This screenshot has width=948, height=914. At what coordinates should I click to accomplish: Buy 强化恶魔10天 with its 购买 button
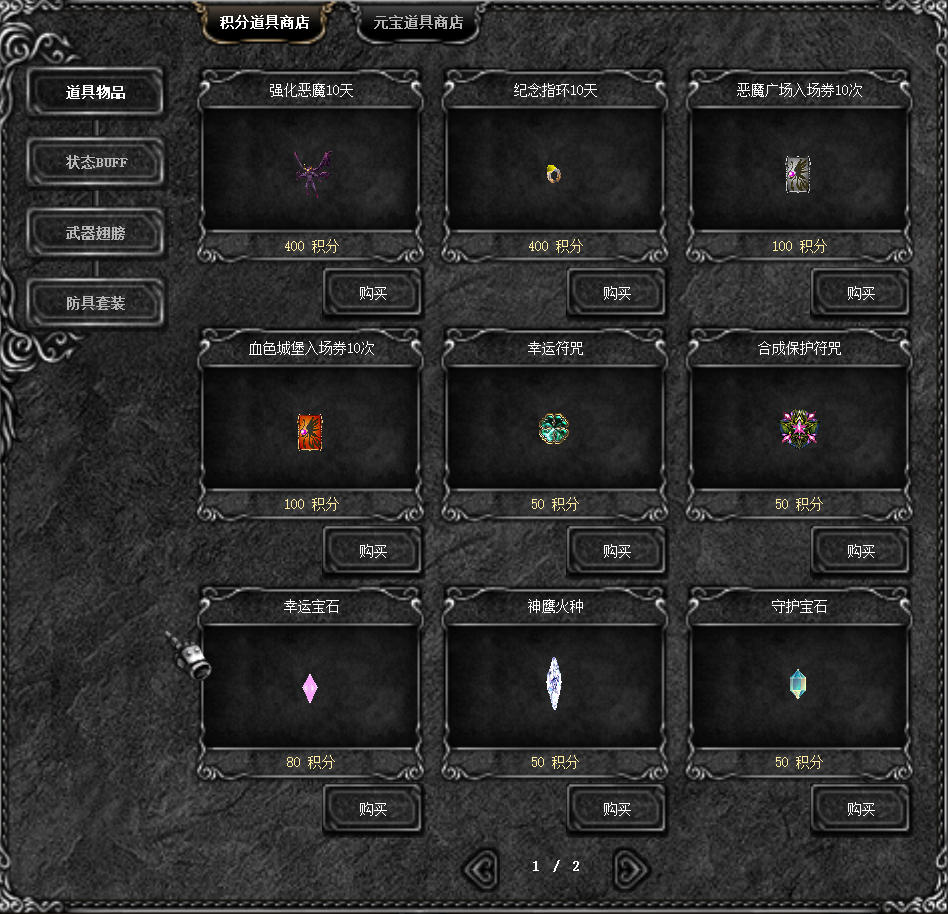373,293
